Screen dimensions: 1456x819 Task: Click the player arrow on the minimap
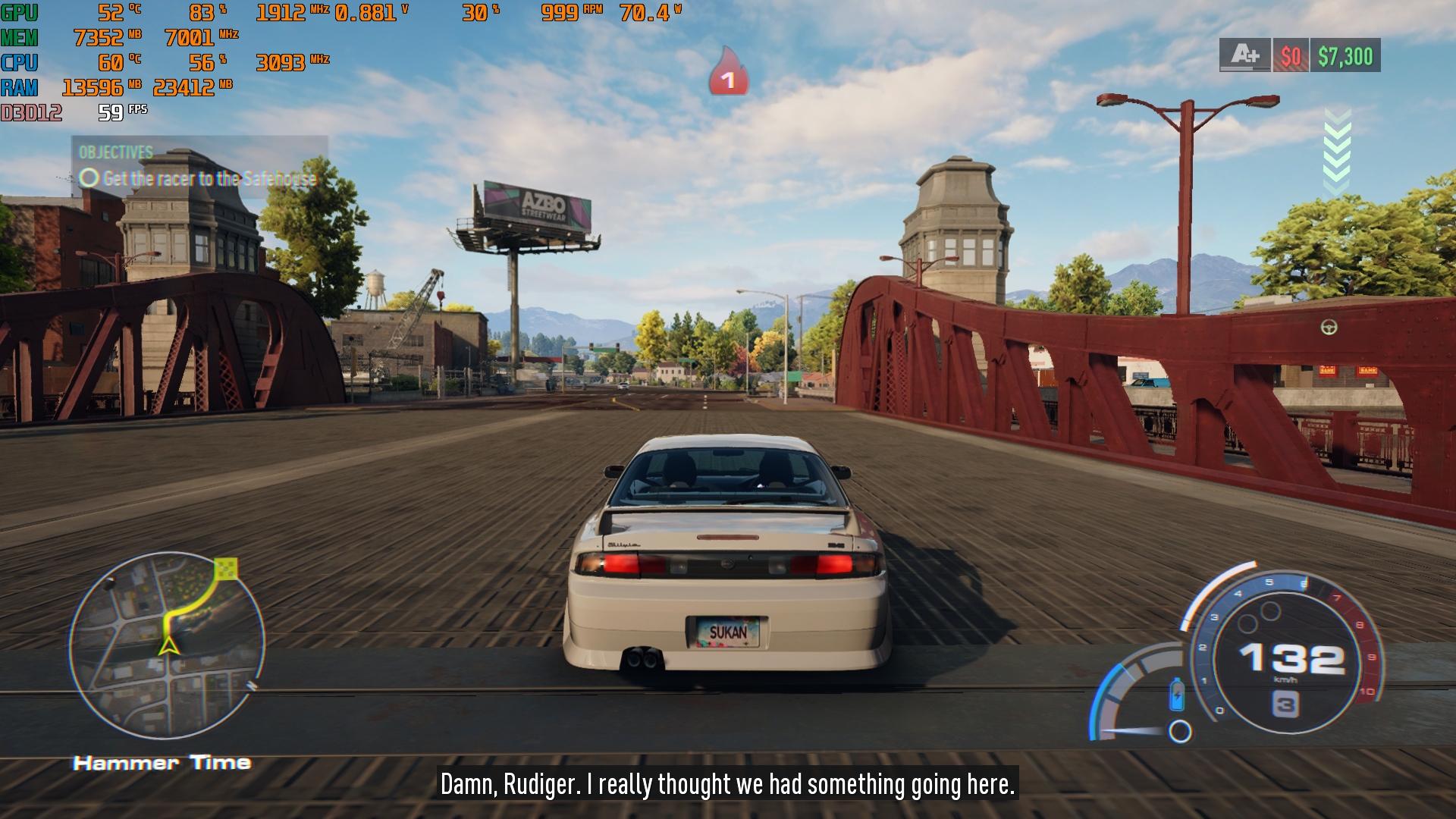(x=168, y=646)
